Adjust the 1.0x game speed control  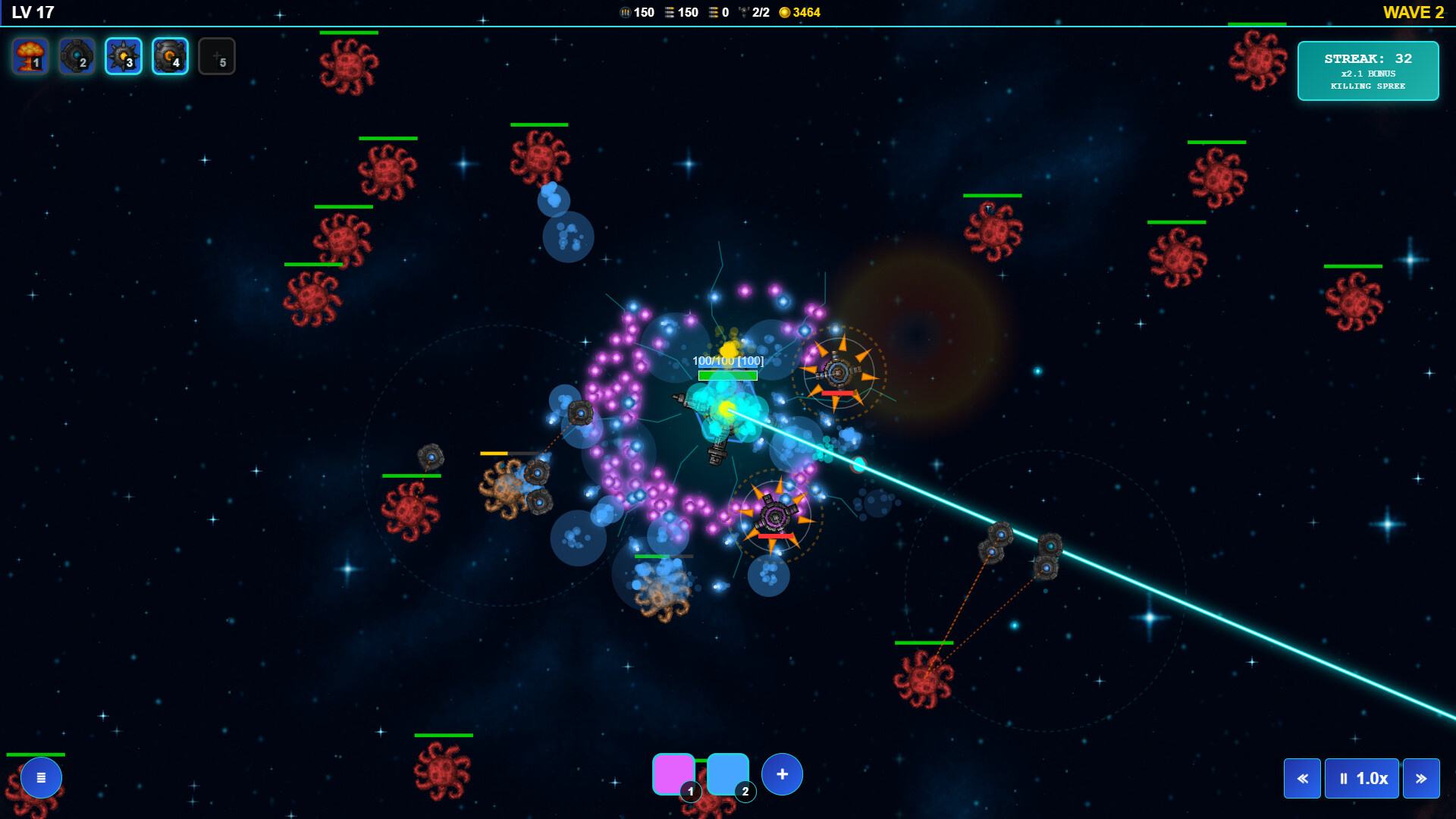tap(1361, 778)
